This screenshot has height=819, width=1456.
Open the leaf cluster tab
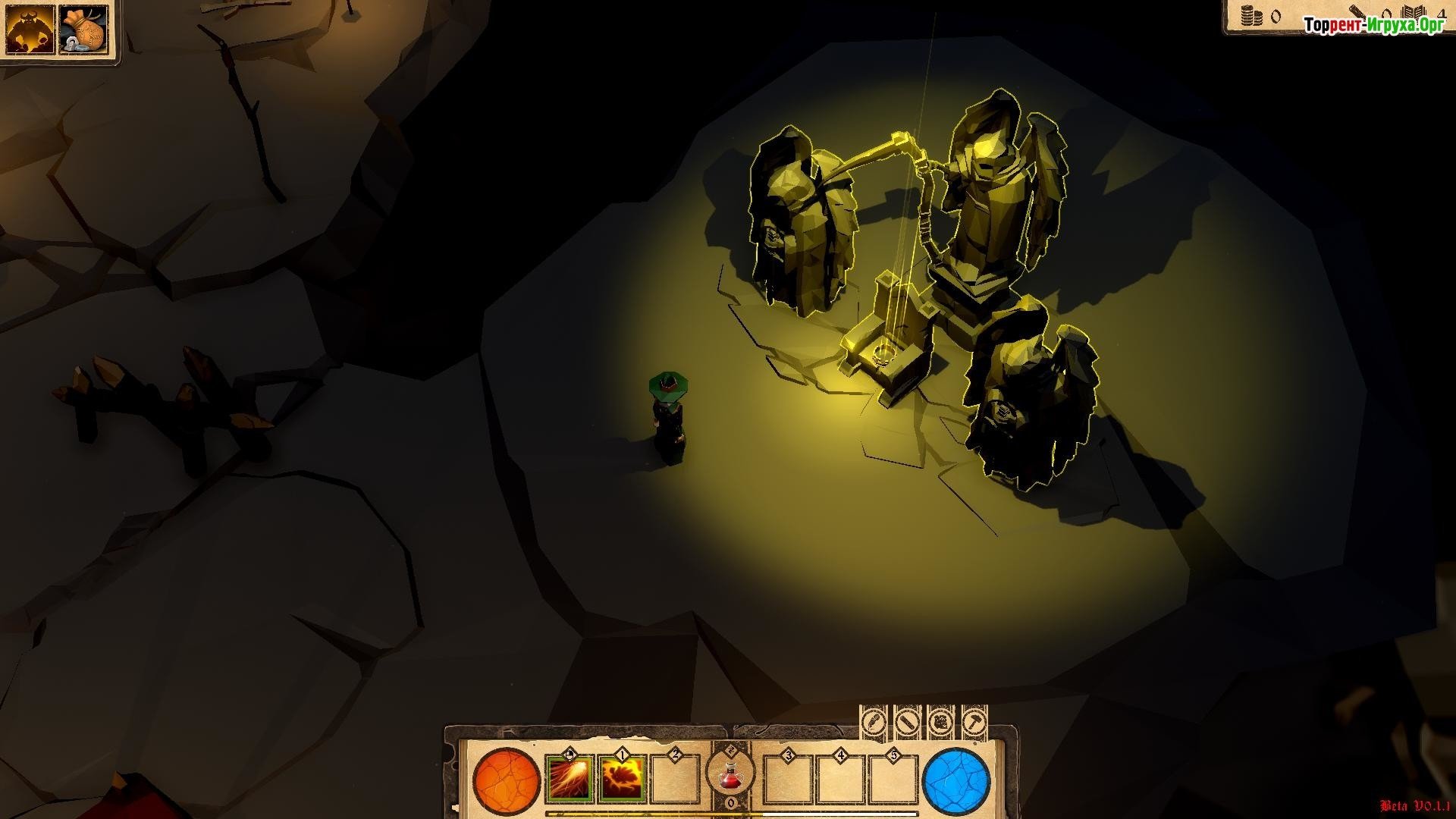pos(941,720)
